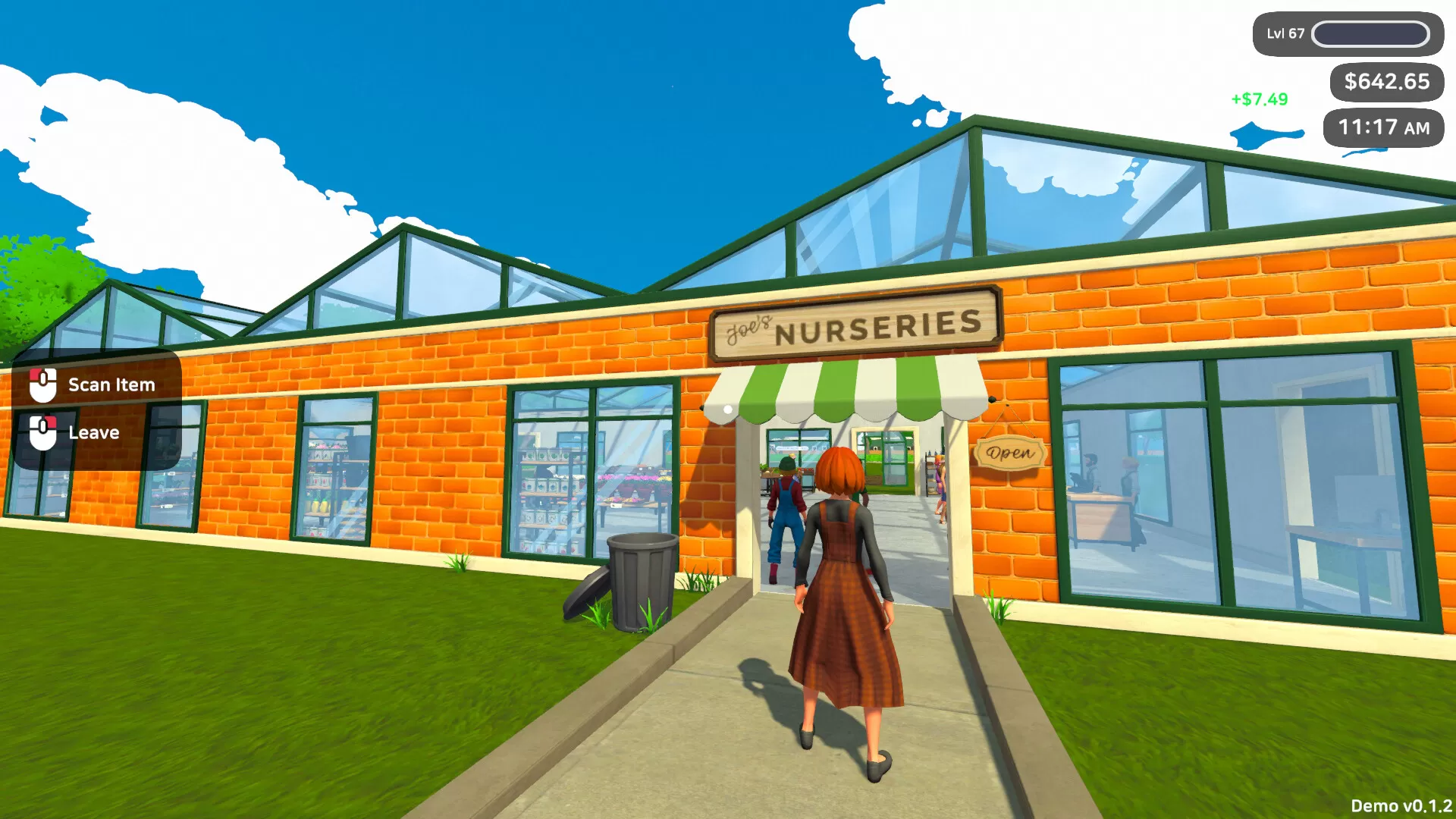Screen dimensions: 1456x819
Task: Click the right mouse icon beside Leave
Action: 44,432
